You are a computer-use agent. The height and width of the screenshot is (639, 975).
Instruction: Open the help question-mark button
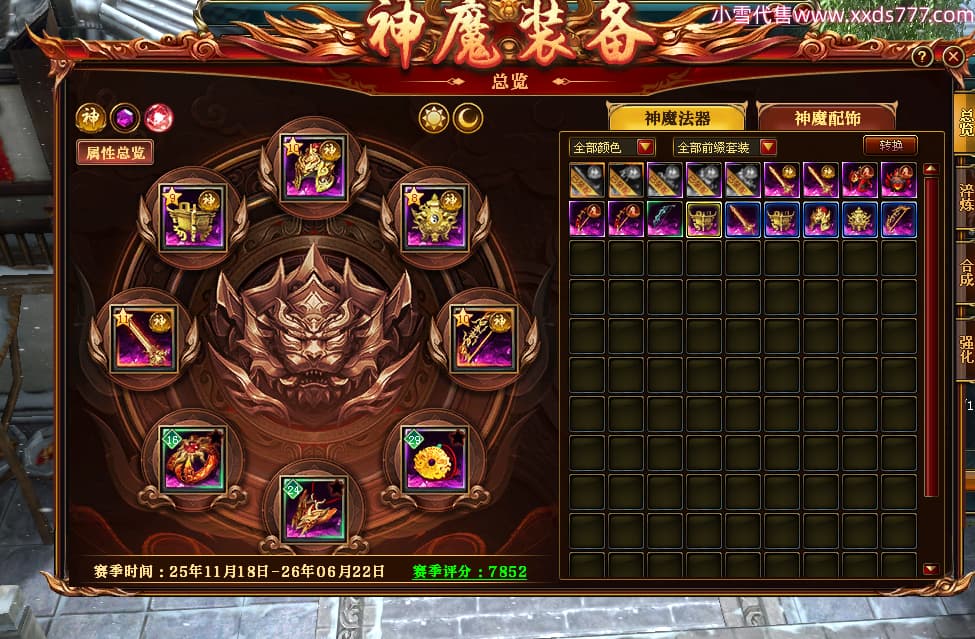[x=922, y=58]
